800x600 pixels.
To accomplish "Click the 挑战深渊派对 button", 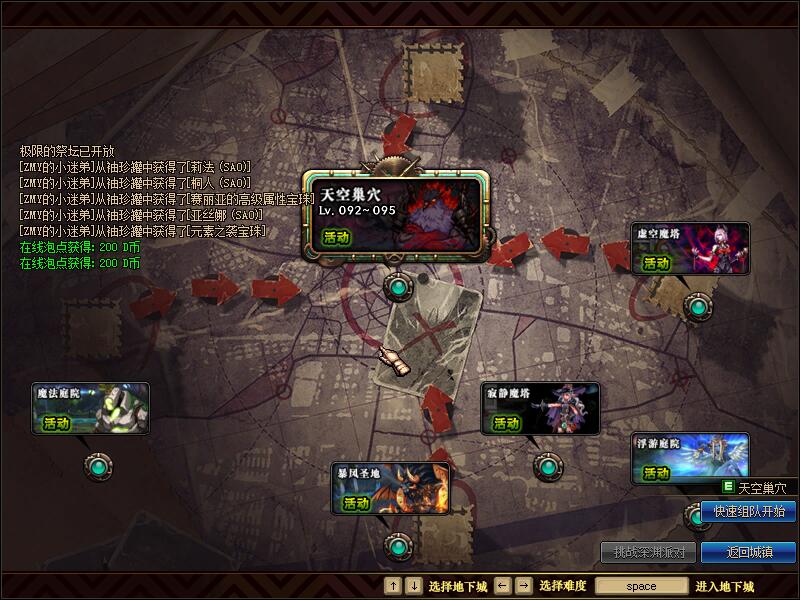I will pyautogui.click(x=649, y=552).
